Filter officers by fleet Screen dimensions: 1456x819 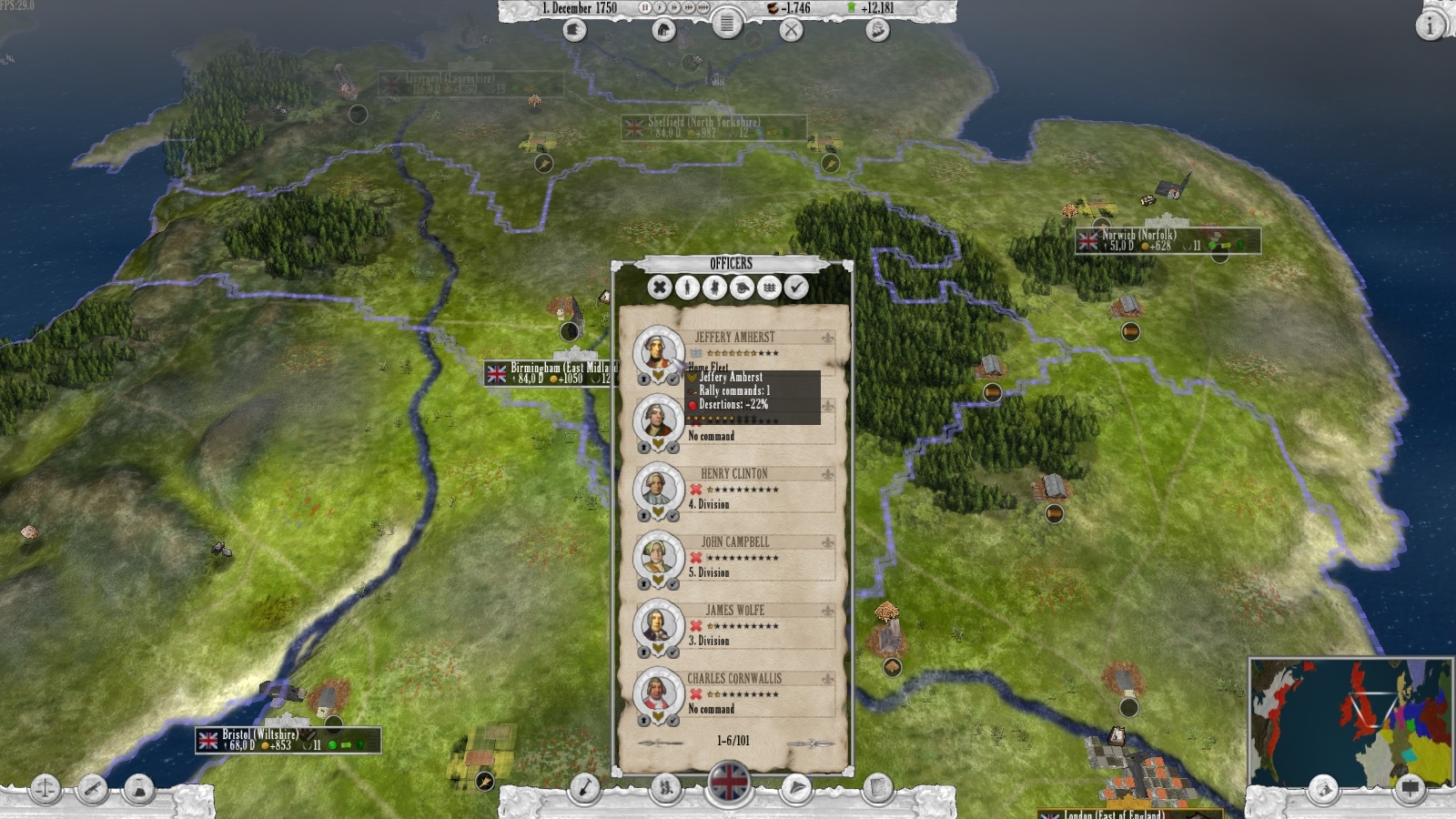coord(769,288)
